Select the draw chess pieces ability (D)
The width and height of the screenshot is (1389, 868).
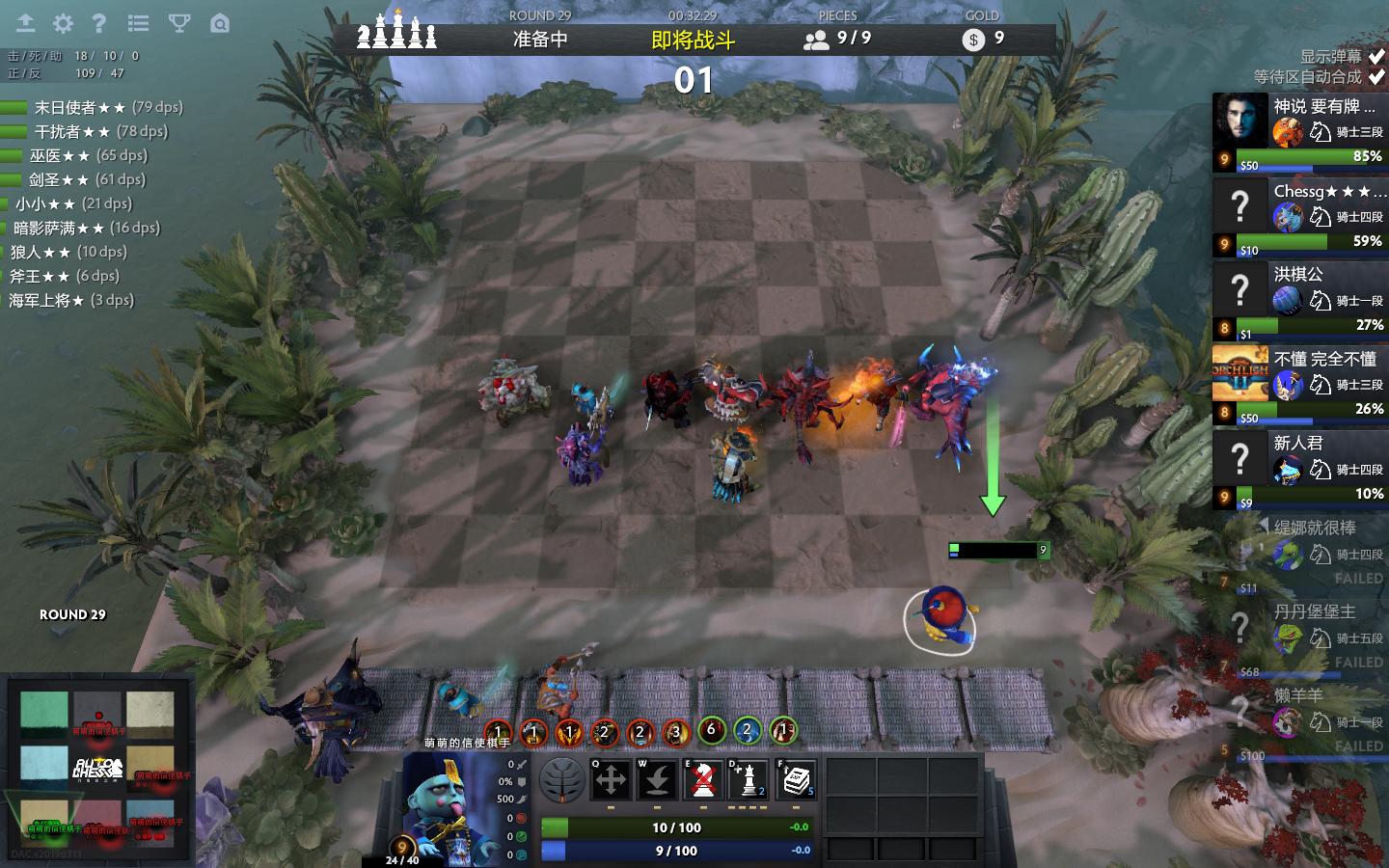(749, 779)
